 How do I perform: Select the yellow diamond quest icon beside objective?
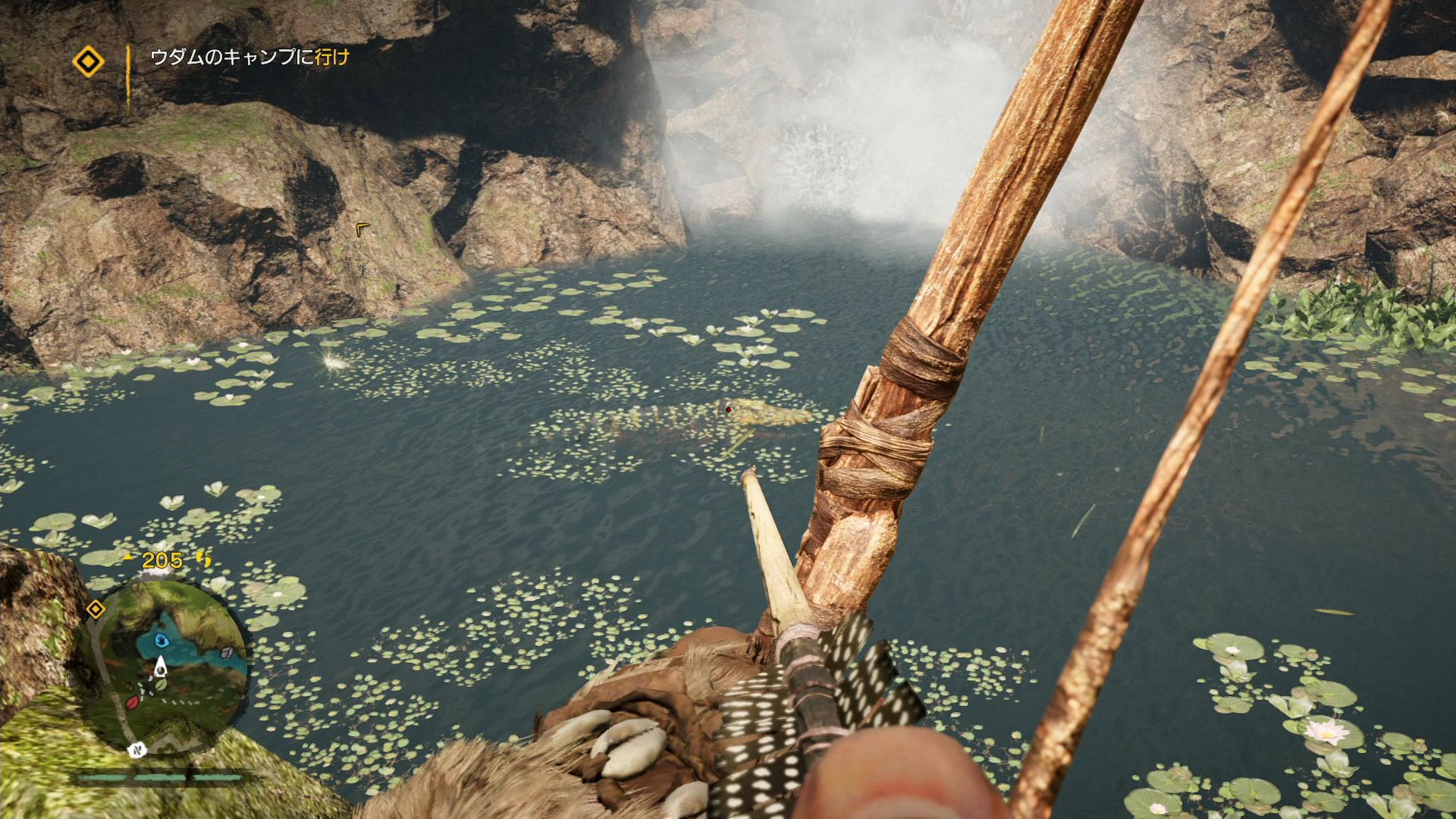click(x=89, y=62)
